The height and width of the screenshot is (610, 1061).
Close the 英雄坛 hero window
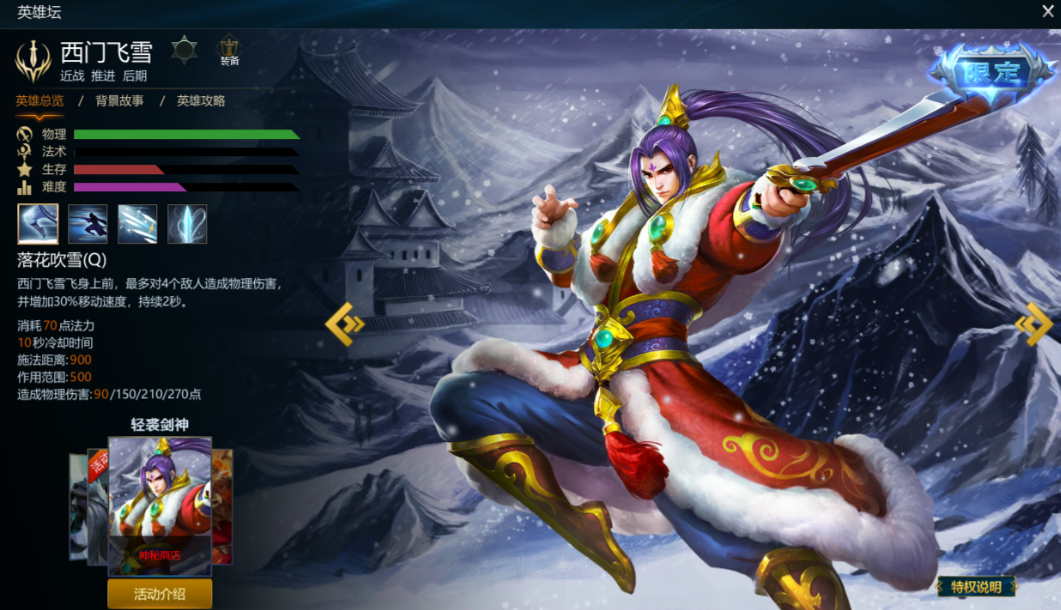pyautogui.click(x=1047, y=11)
